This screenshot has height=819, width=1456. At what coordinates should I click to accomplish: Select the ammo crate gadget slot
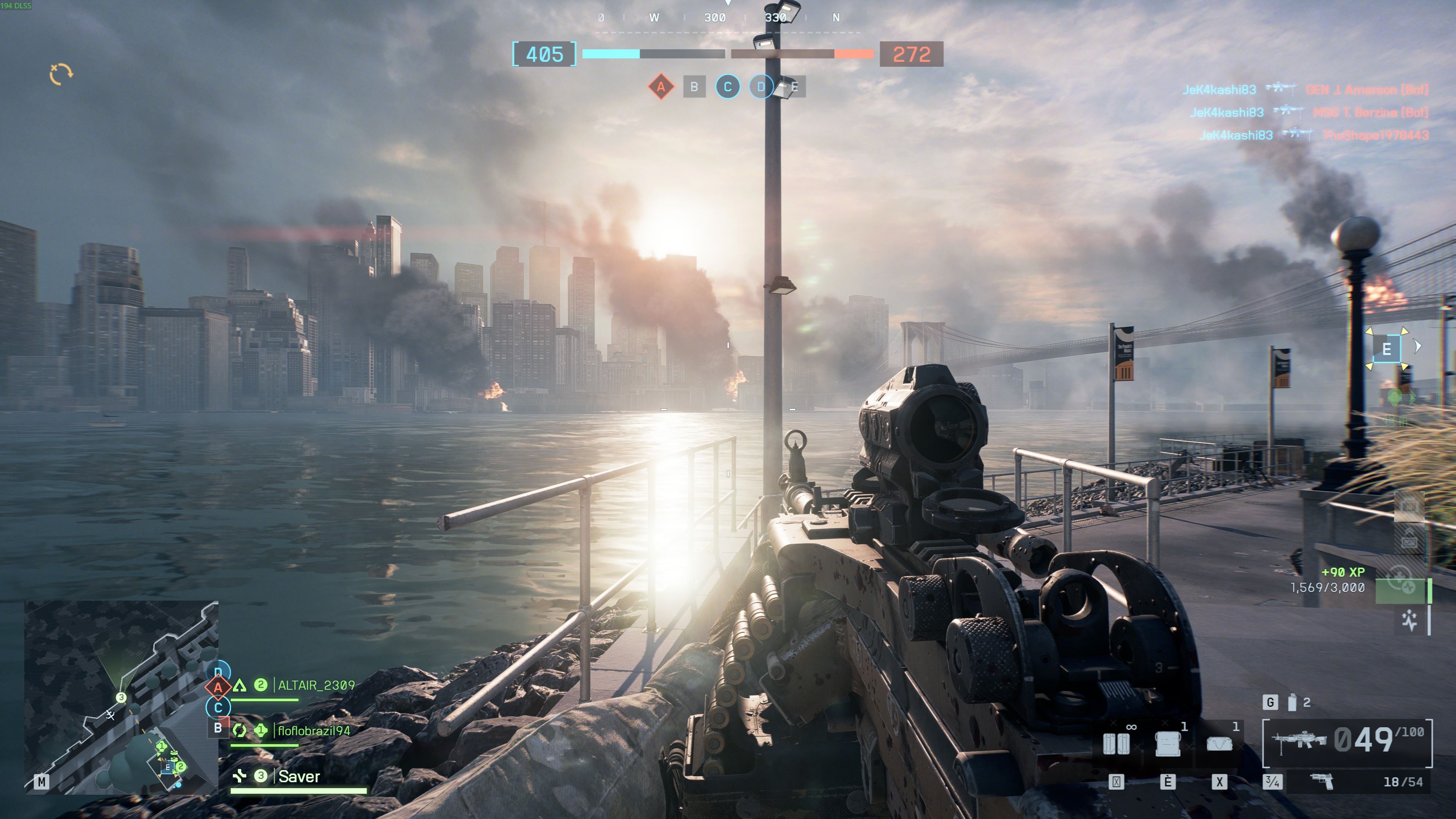pyautogui.click(x=1168, y=743)
